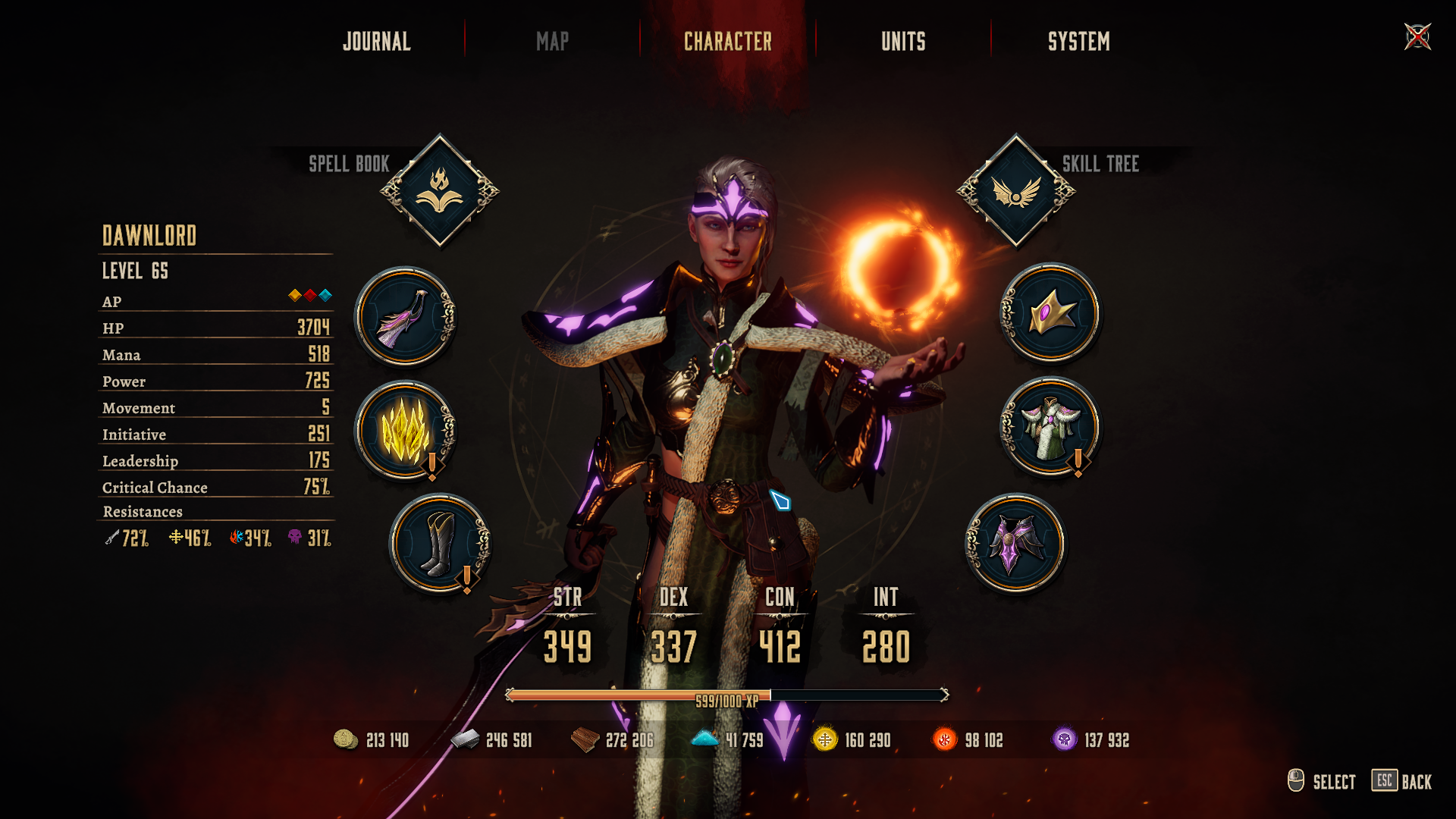Open the Skill Tree
This screenshot has height=819, width=1456.
pyautogui.click(x=1015, y=191)
